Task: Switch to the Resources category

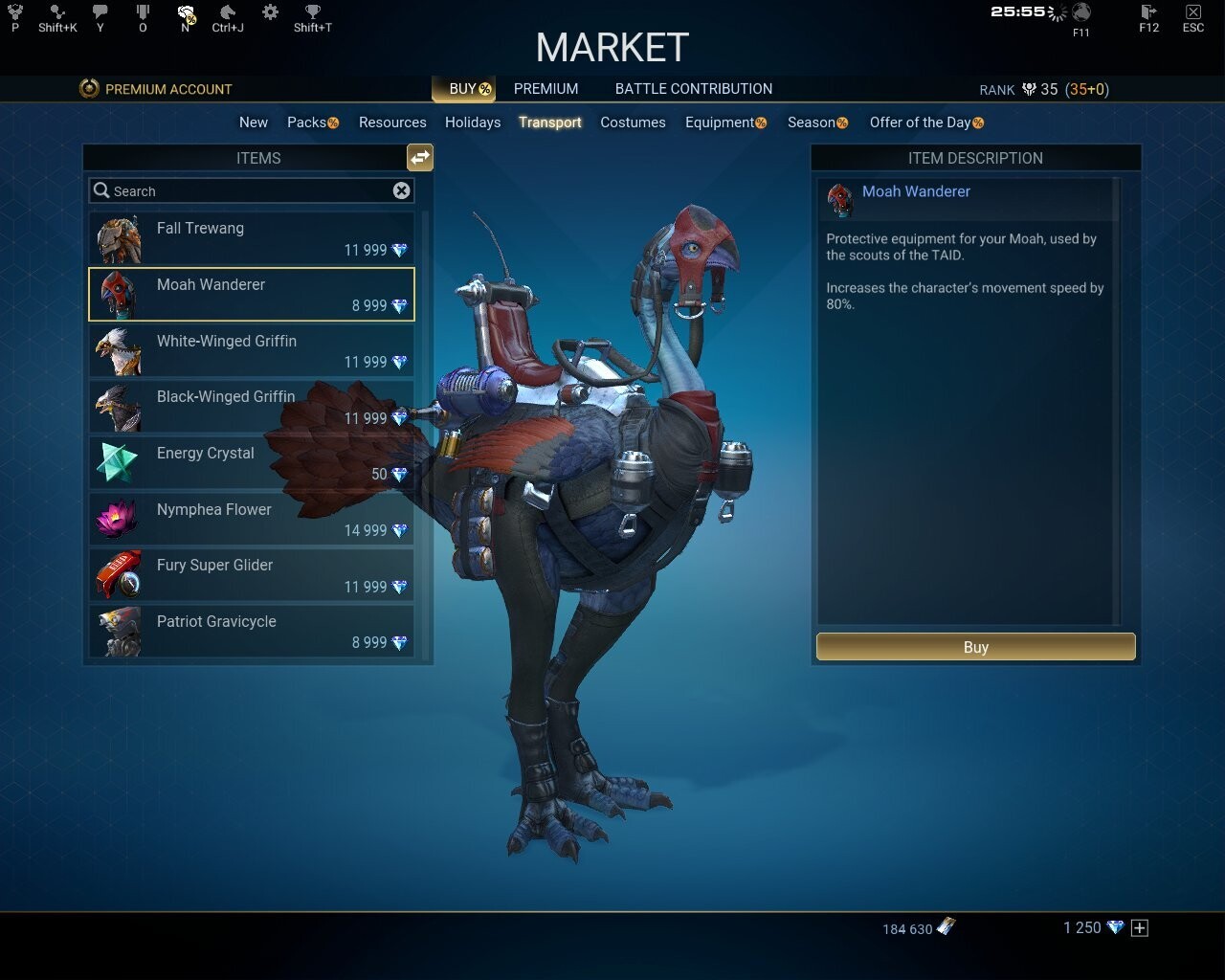Action: point(392,122)
